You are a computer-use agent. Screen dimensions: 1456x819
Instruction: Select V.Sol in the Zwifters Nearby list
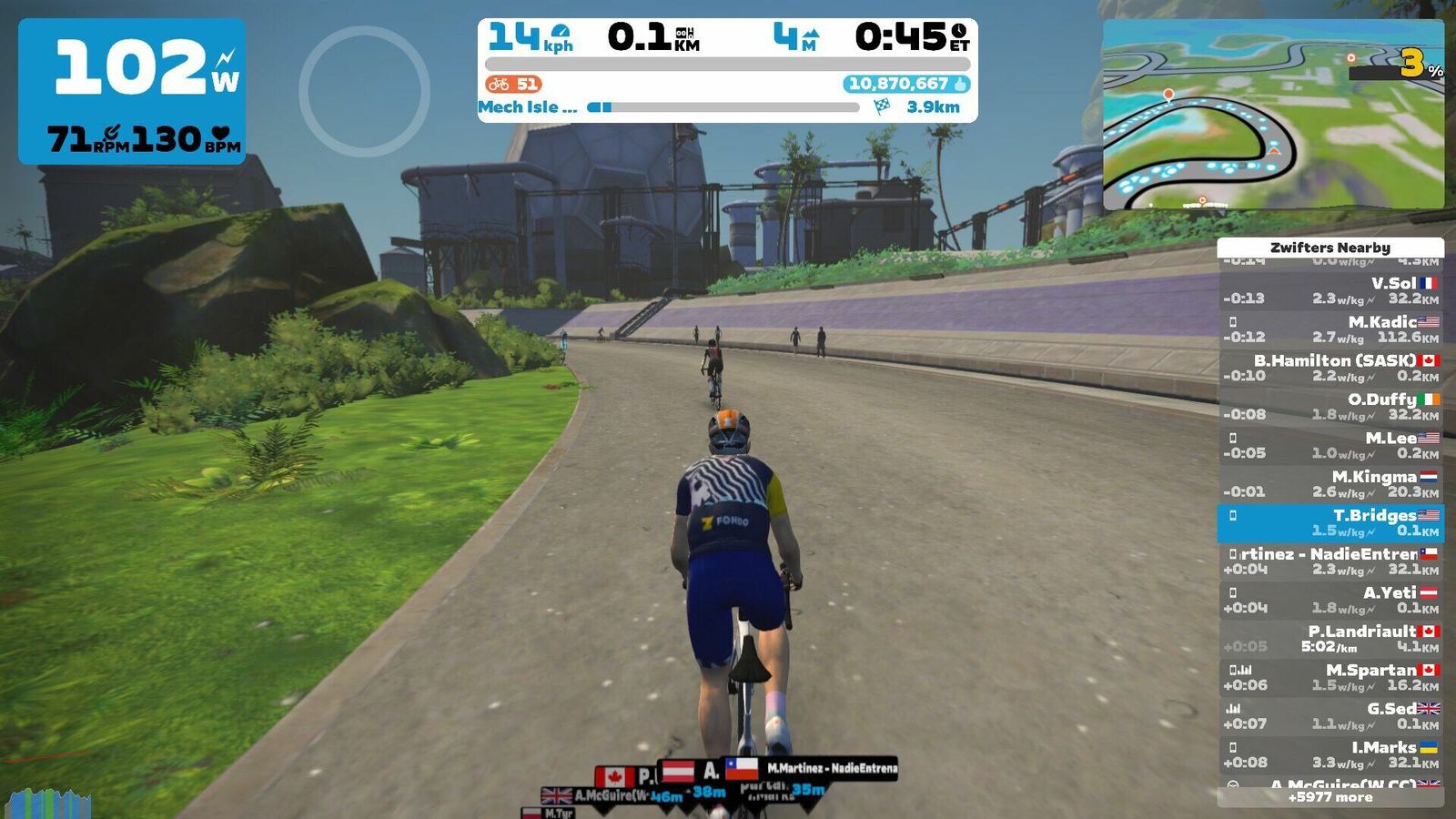click(1330, 290)
